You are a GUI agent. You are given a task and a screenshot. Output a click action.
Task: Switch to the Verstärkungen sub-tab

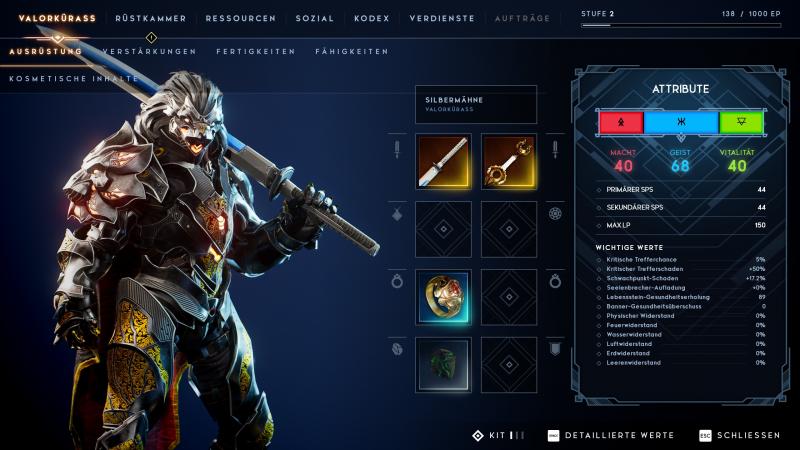tap(149, 51)
